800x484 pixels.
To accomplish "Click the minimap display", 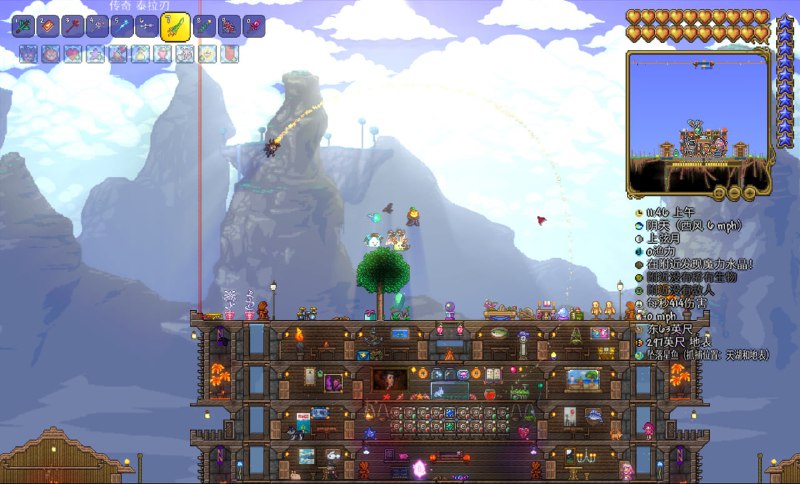I will click(699, 120).
